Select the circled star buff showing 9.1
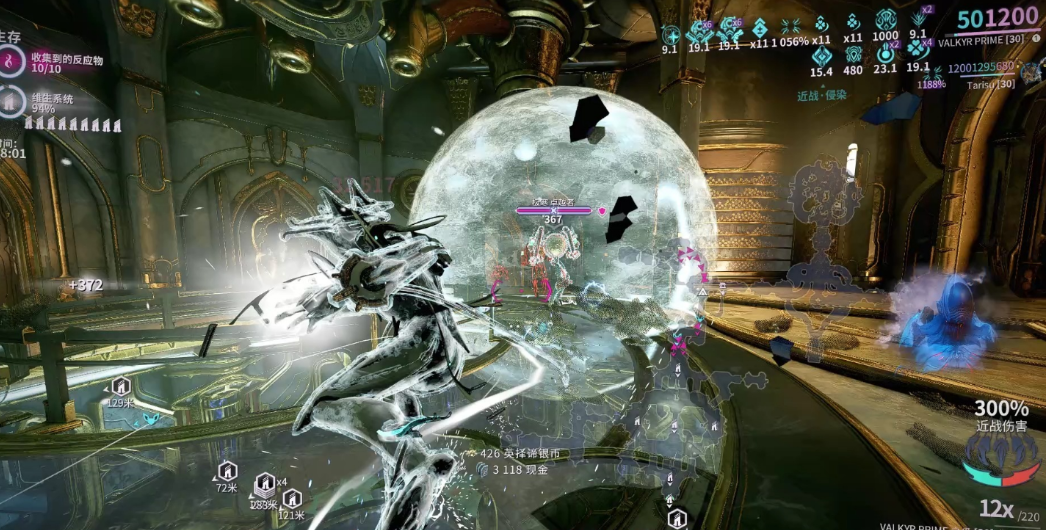This screenshot has width=1046, height=530. click(x=670, y=32)
